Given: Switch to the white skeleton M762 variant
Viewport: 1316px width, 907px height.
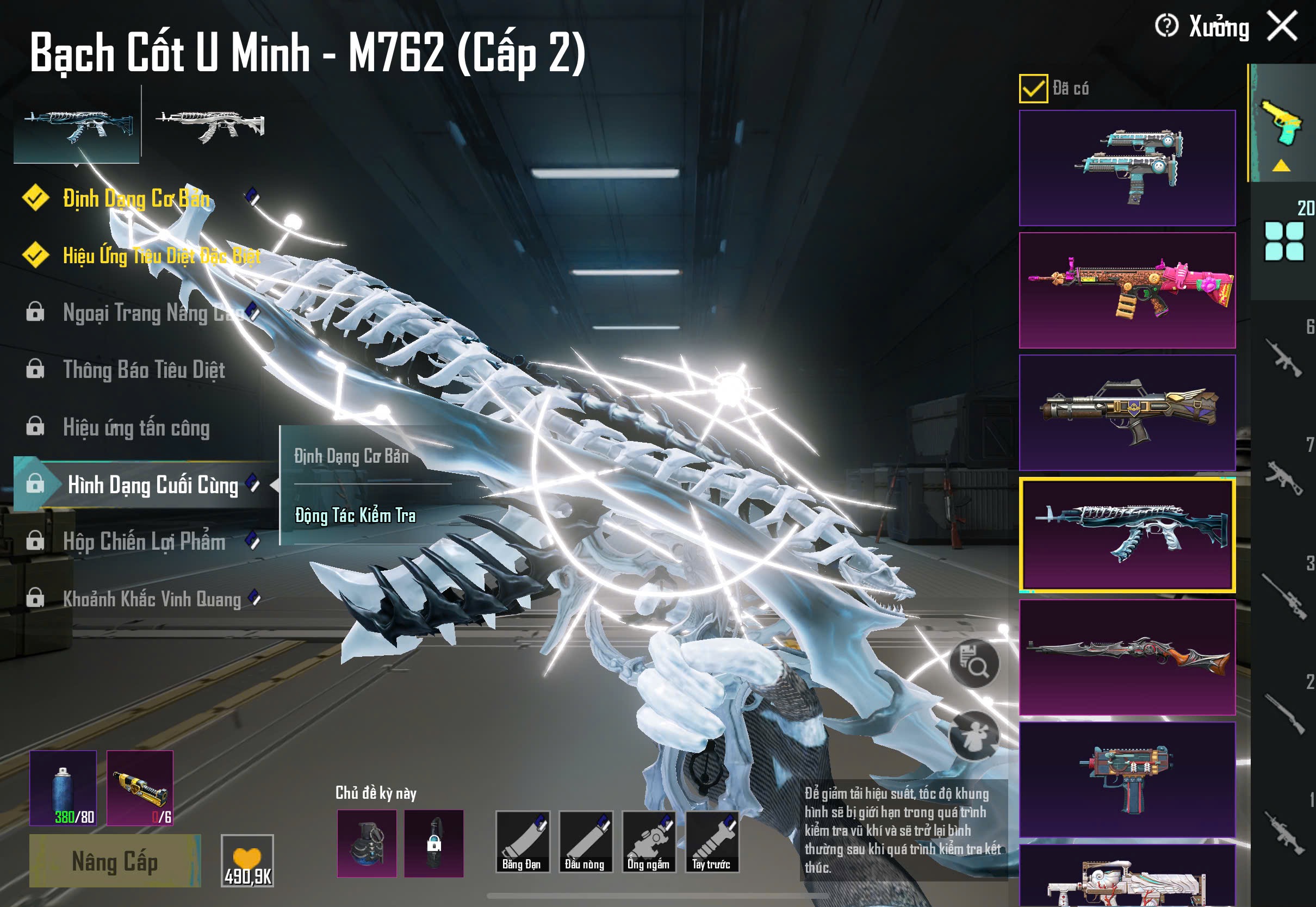Looking at the screenshot, I should point(210,125).
